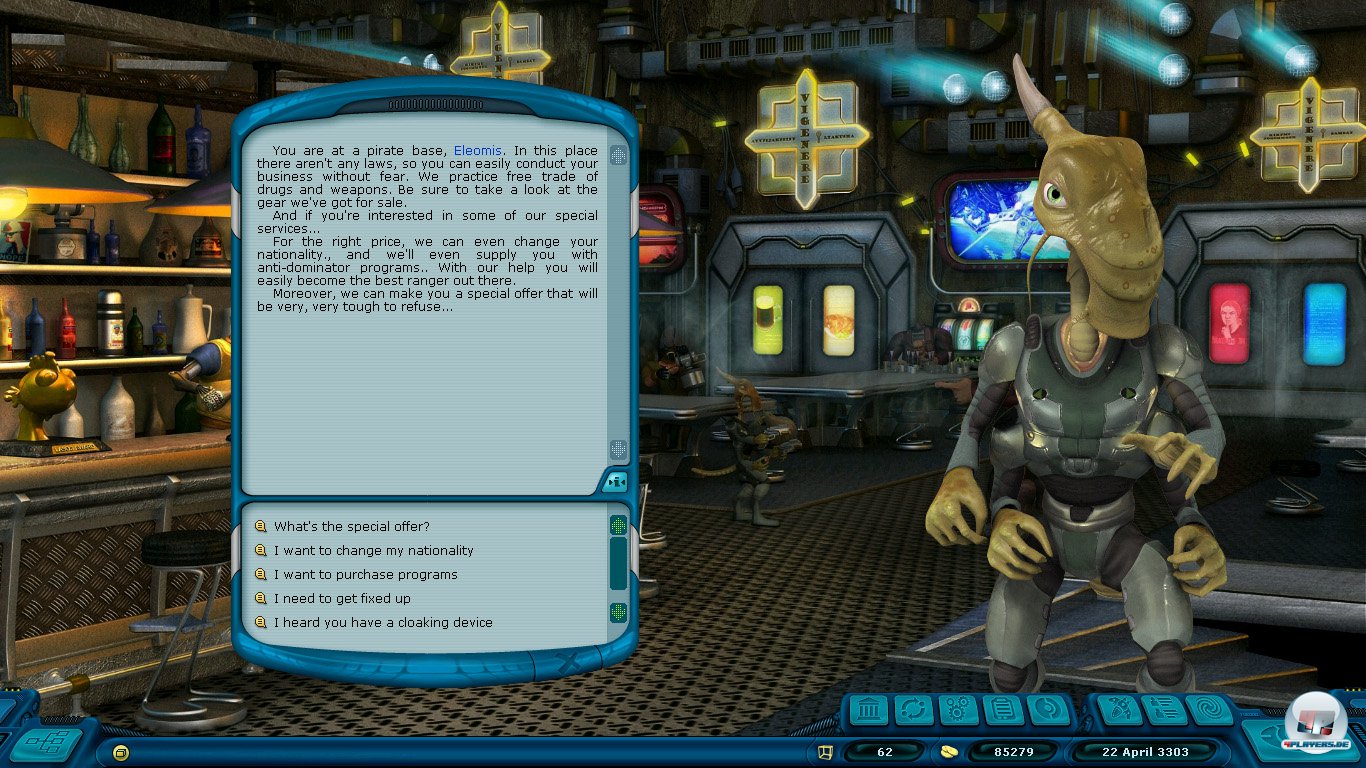Click the dialogue text's scroll-up arrow
Image resolution: width=1366 pixels, height=768 pixels.
619,155
